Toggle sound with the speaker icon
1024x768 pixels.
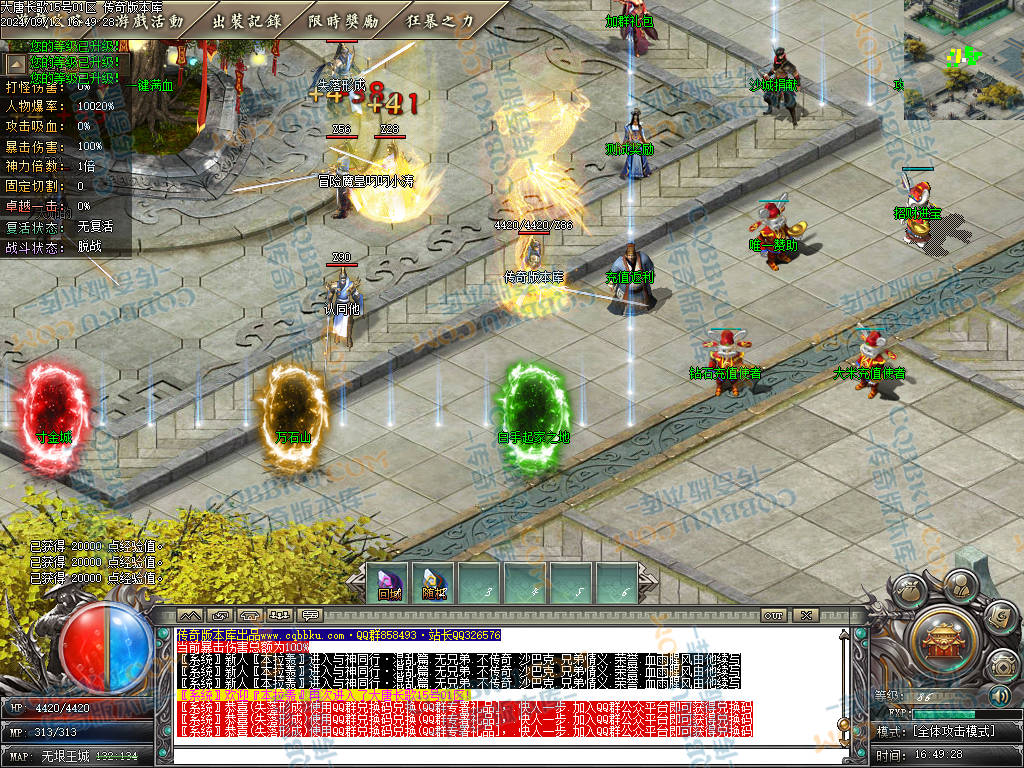(999, 695)
